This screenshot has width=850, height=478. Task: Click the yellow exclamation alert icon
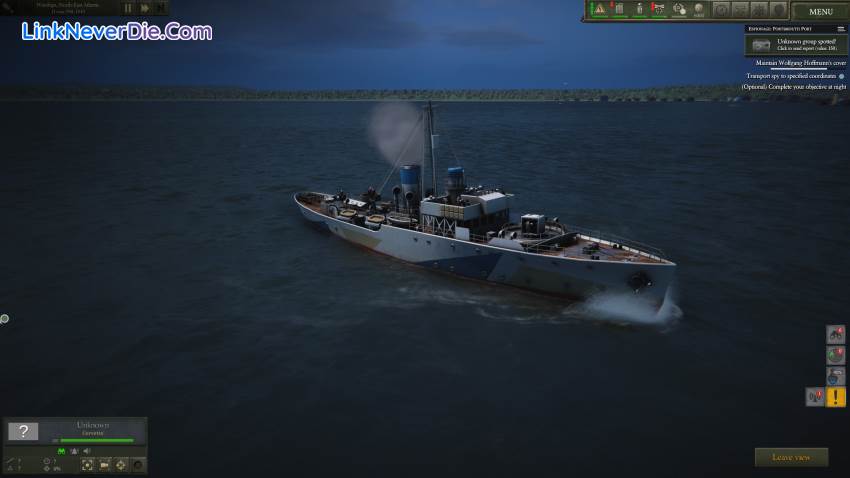tap(836, 397)
